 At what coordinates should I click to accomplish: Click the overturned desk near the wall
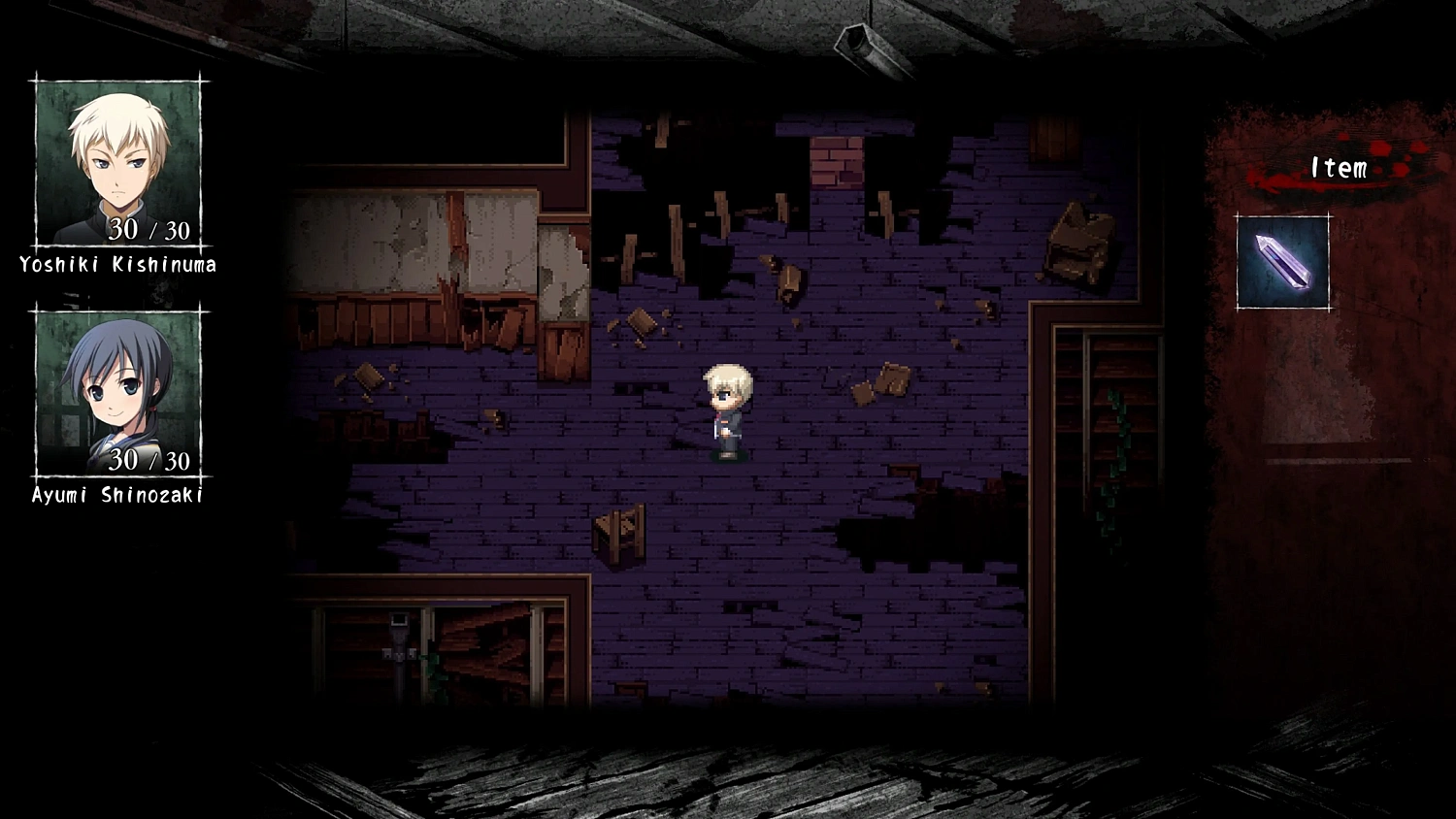point(1077,238)
